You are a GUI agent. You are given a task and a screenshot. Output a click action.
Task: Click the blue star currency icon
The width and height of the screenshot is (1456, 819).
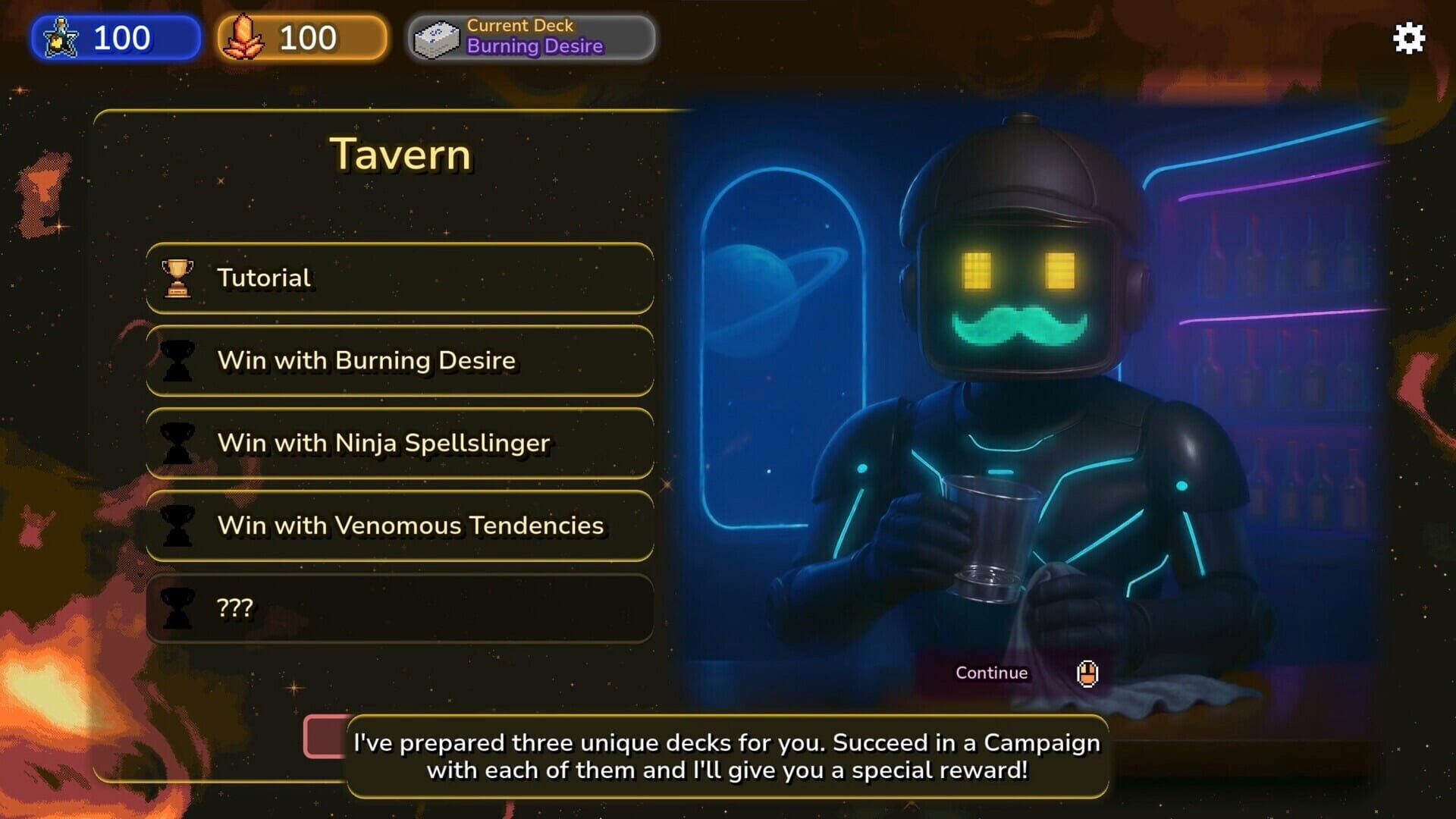coord(61,38)
